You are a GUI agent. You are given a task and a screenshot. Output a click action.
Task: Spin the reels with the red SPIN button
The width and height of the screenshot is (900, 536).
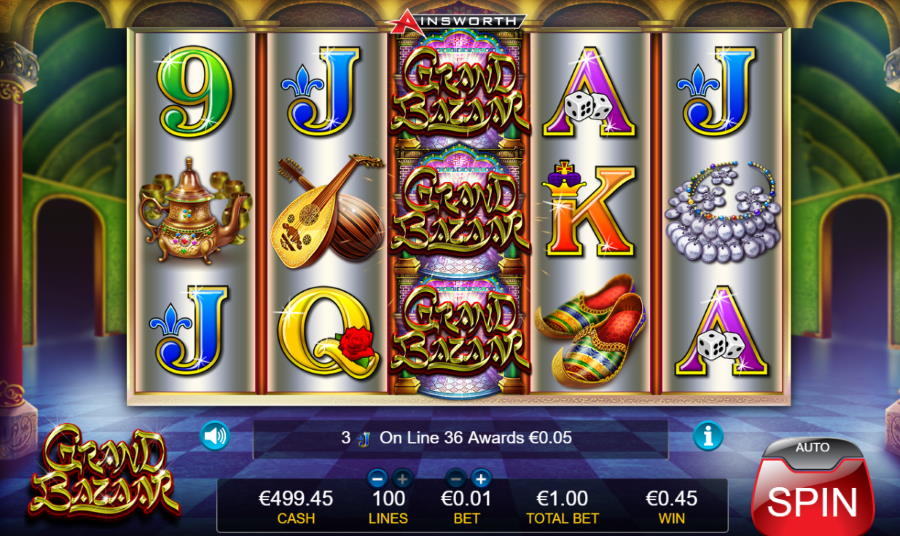(x=811, y=499)
